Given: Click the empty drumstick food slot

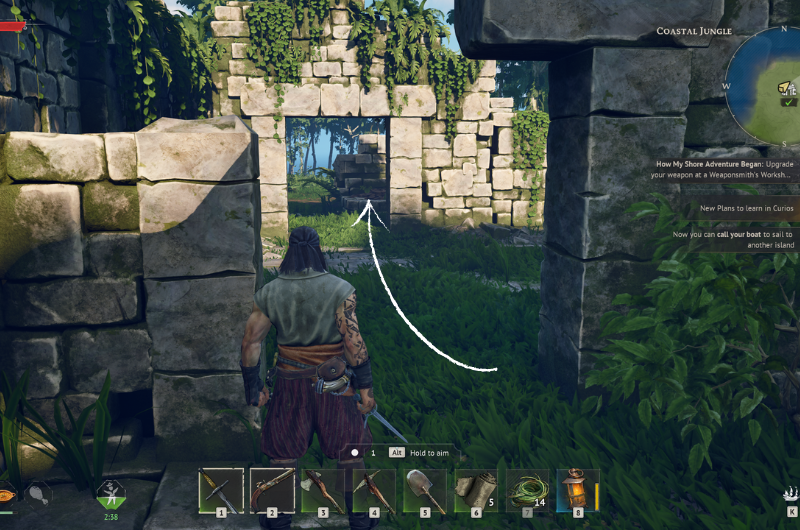Looking at the screenshot, I should 39,491.
